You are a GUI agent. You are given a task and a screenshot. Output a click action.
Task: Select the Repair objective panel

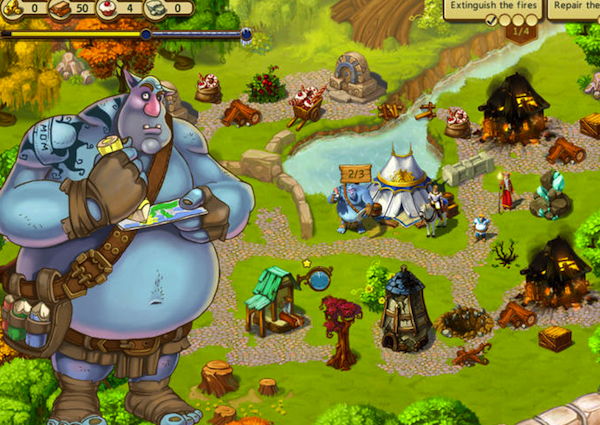click(x=574, y=7)
